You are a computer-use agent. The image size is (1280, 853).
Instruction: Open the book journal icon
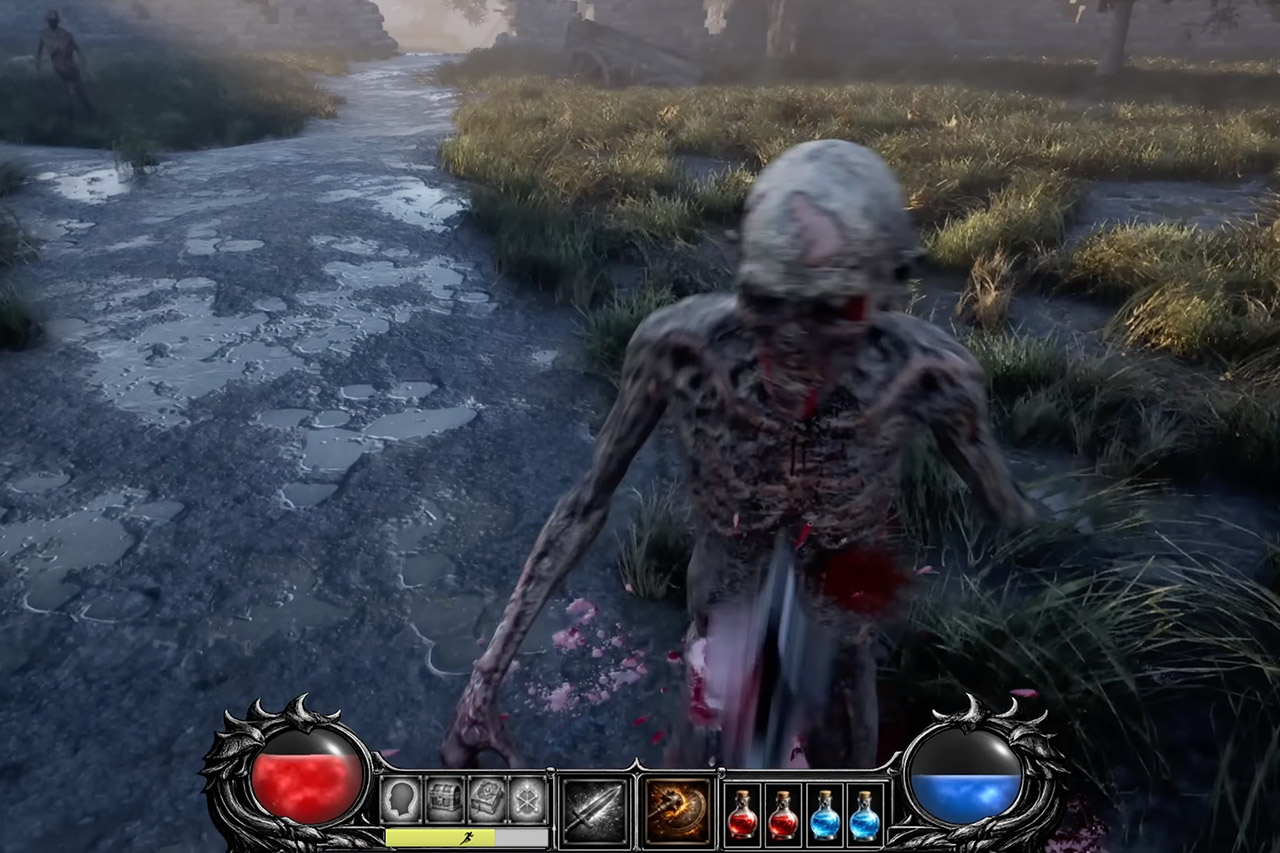[487, 799]
